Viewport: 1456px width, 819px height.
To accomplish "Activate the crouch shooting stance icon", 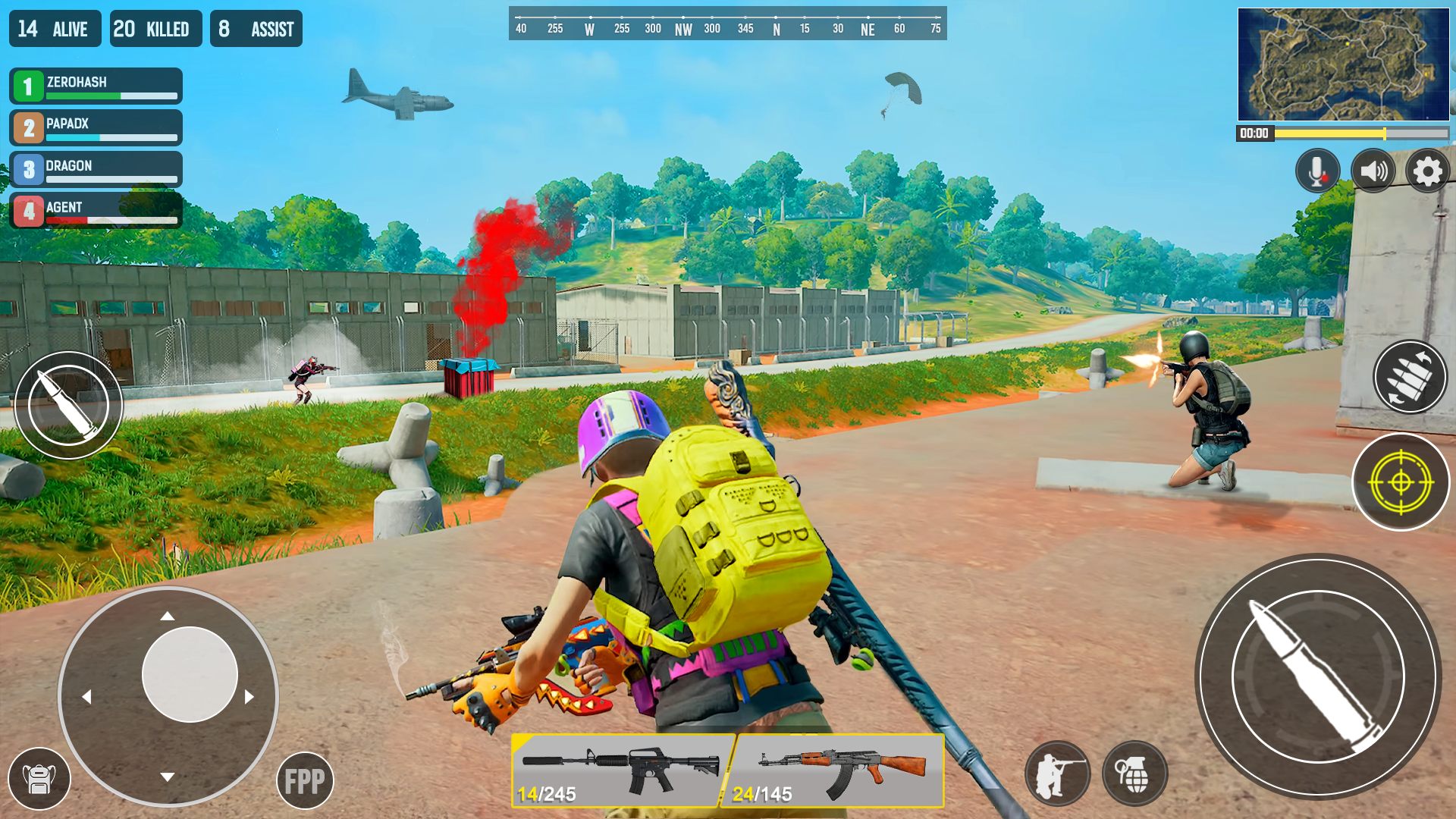I will tap(1059, 773).
